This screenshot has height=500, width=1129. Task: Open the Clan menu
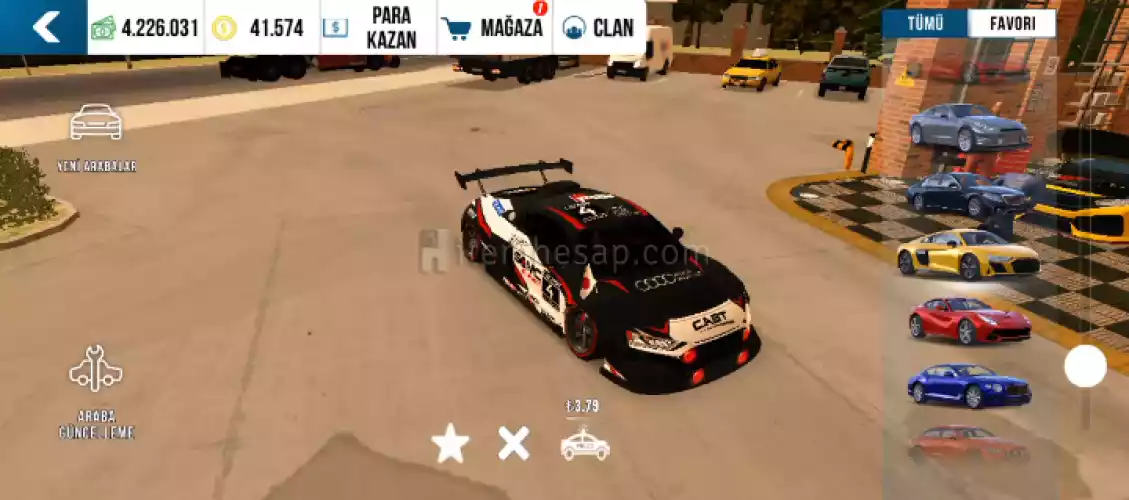click(x=598, y=27)
